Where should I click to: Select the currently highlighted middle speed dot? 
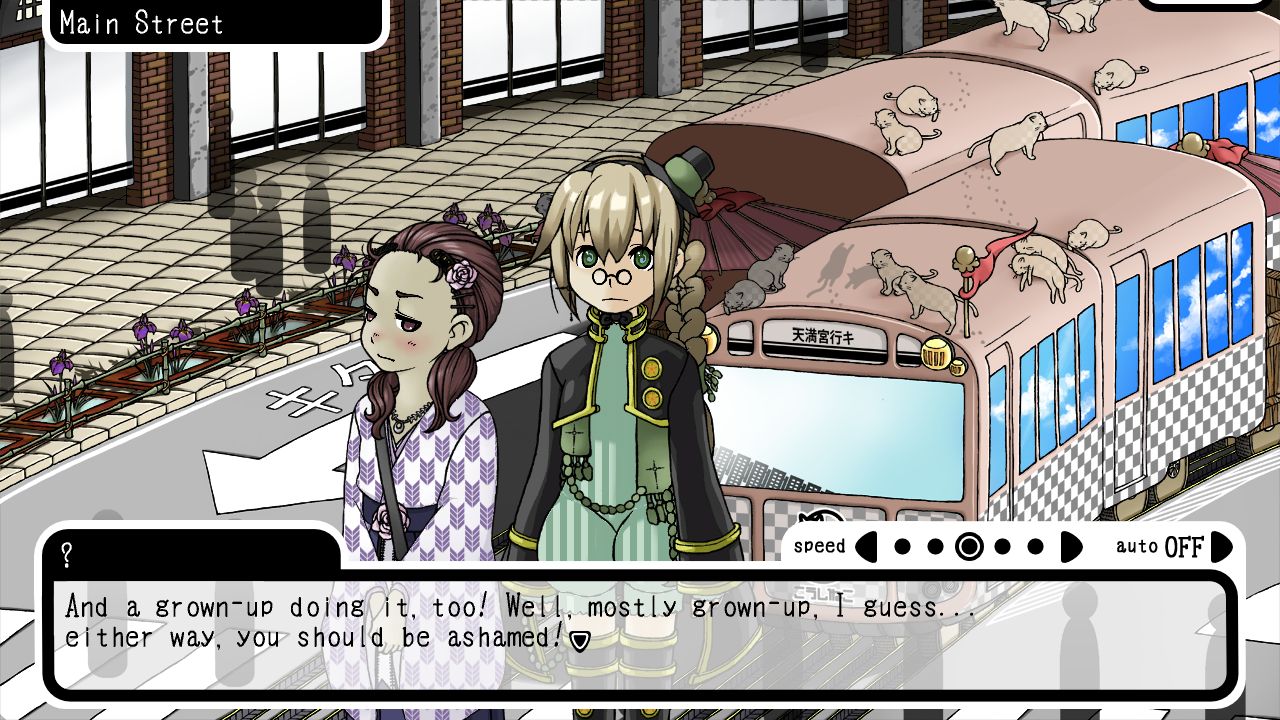pyautogui.click(x=968, y=547)
